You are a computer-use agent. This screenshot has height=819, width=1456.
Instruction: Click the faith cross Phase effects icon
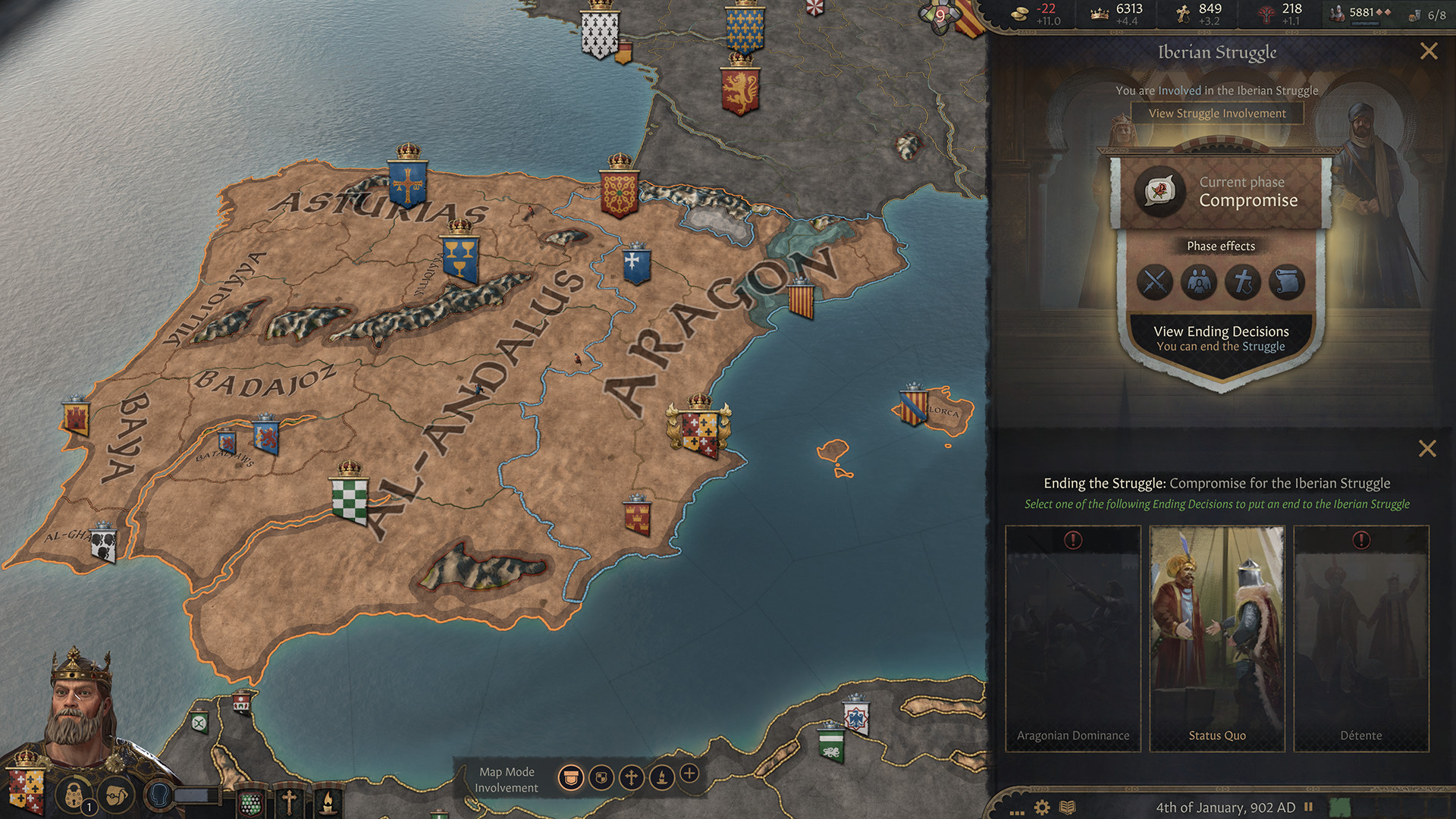1244,283
